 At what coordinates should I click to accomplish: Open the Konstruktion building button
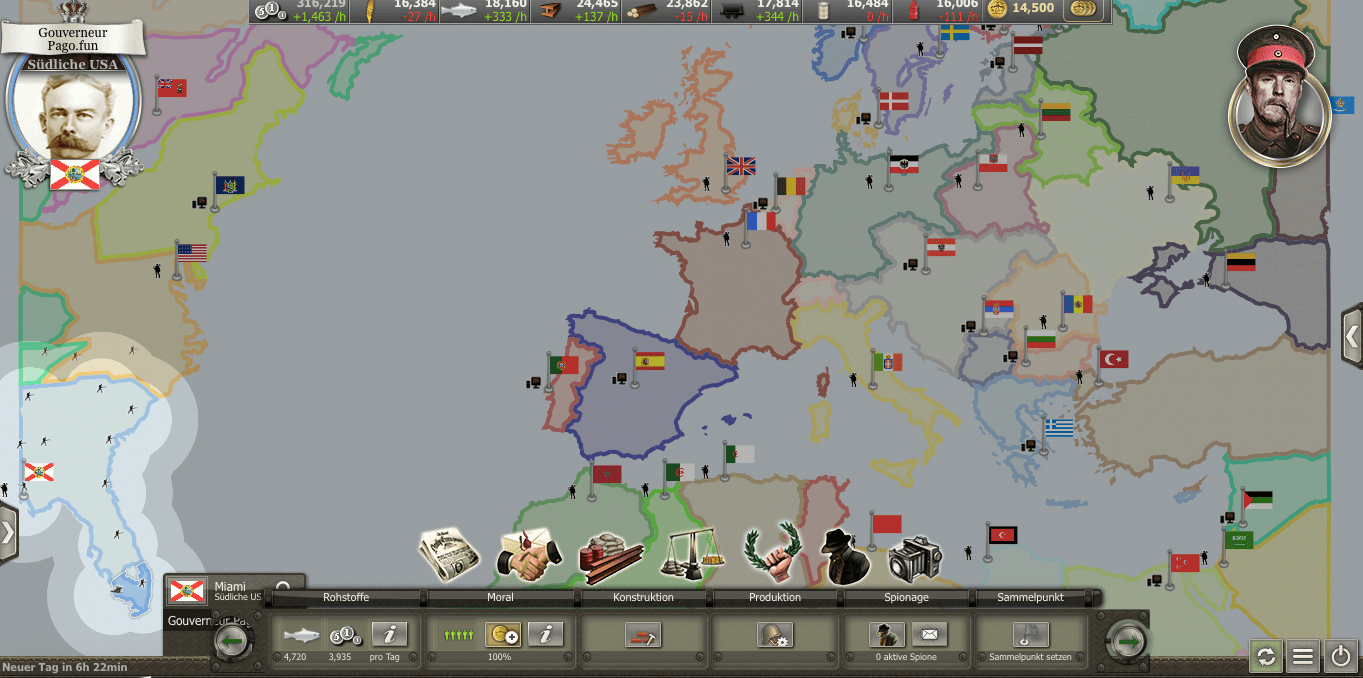(643, 635)
